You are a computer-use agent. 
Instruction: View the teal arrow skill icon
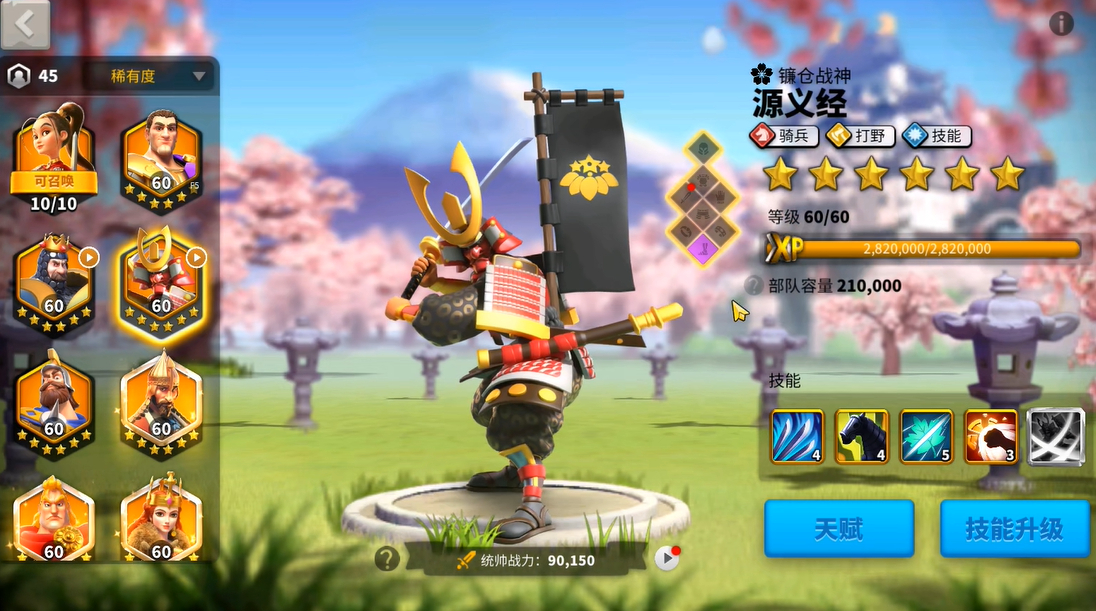(x=926, y=437)
